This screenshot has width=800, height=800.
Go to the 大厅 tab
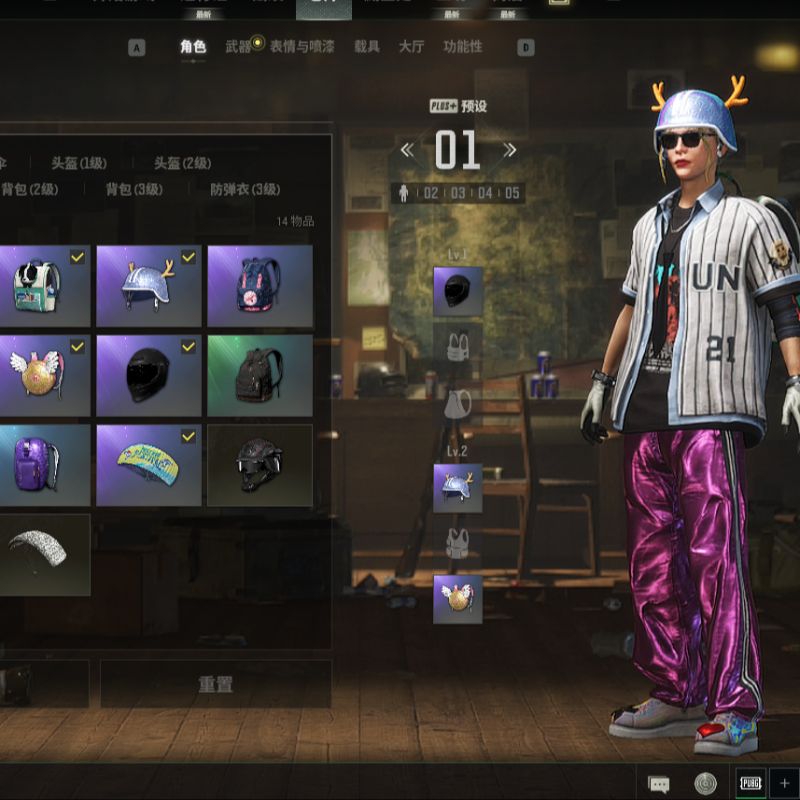(411, 47)
